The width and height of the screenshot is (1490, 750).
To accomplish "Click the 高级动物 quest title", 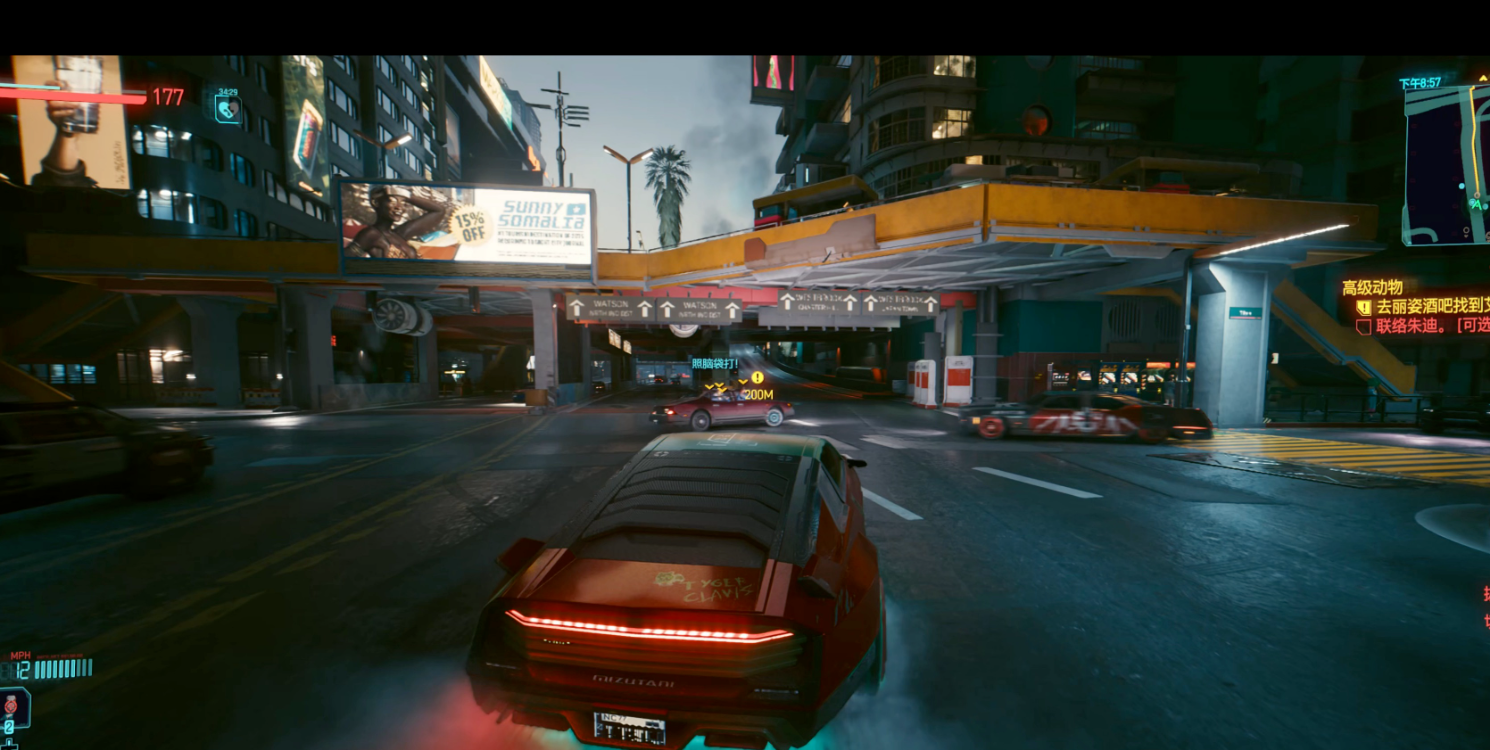I will [1372, 287].
